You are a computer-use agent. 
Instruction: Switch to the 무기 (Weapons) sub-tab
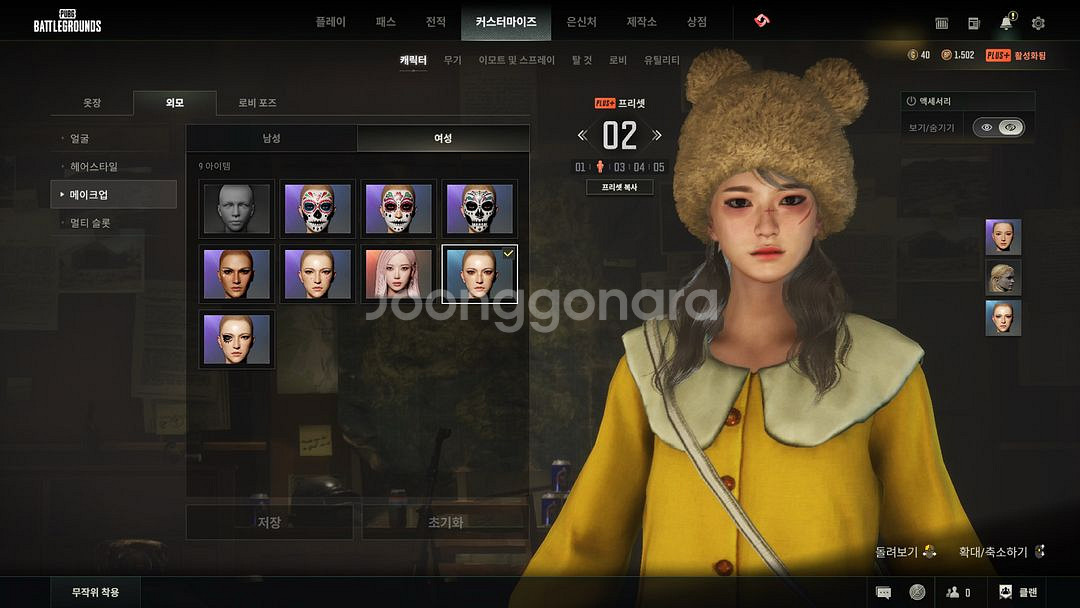[452, 60]
